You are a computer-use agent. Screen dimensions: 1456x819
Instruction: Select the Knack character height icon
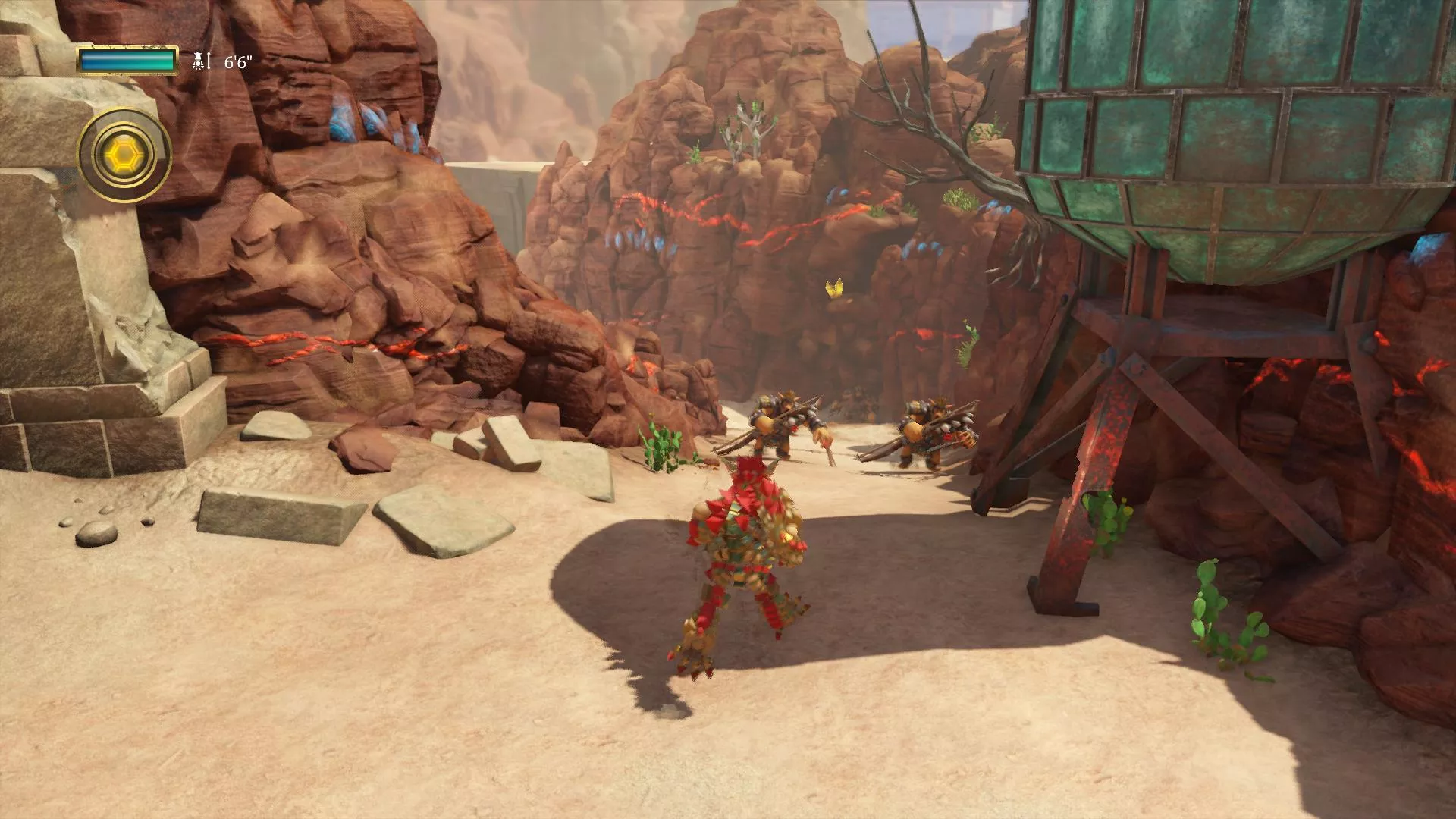click(x=199, y=61)
